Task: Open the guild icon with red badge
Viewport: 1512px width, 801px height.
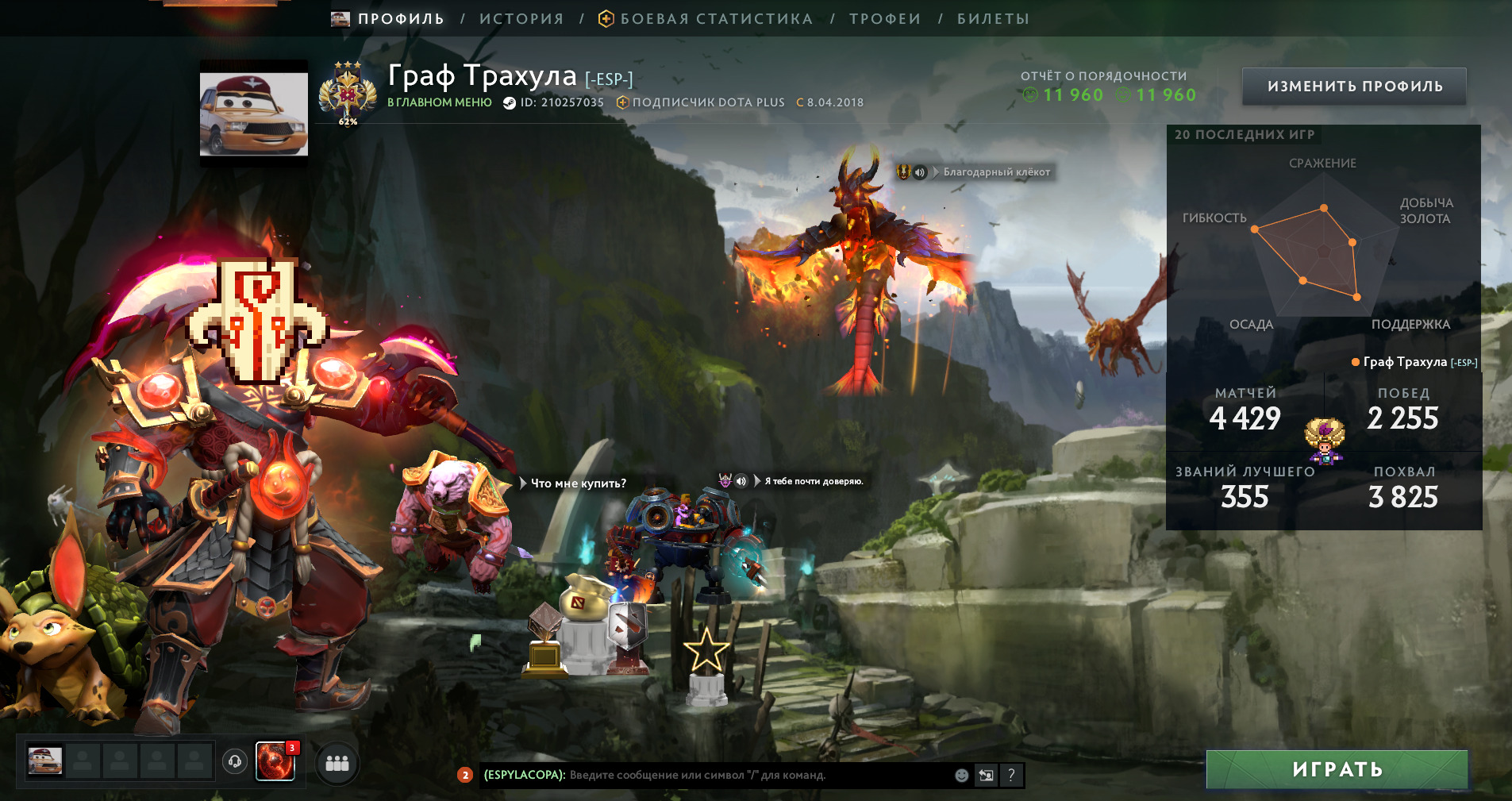Action: pos(275,762)
